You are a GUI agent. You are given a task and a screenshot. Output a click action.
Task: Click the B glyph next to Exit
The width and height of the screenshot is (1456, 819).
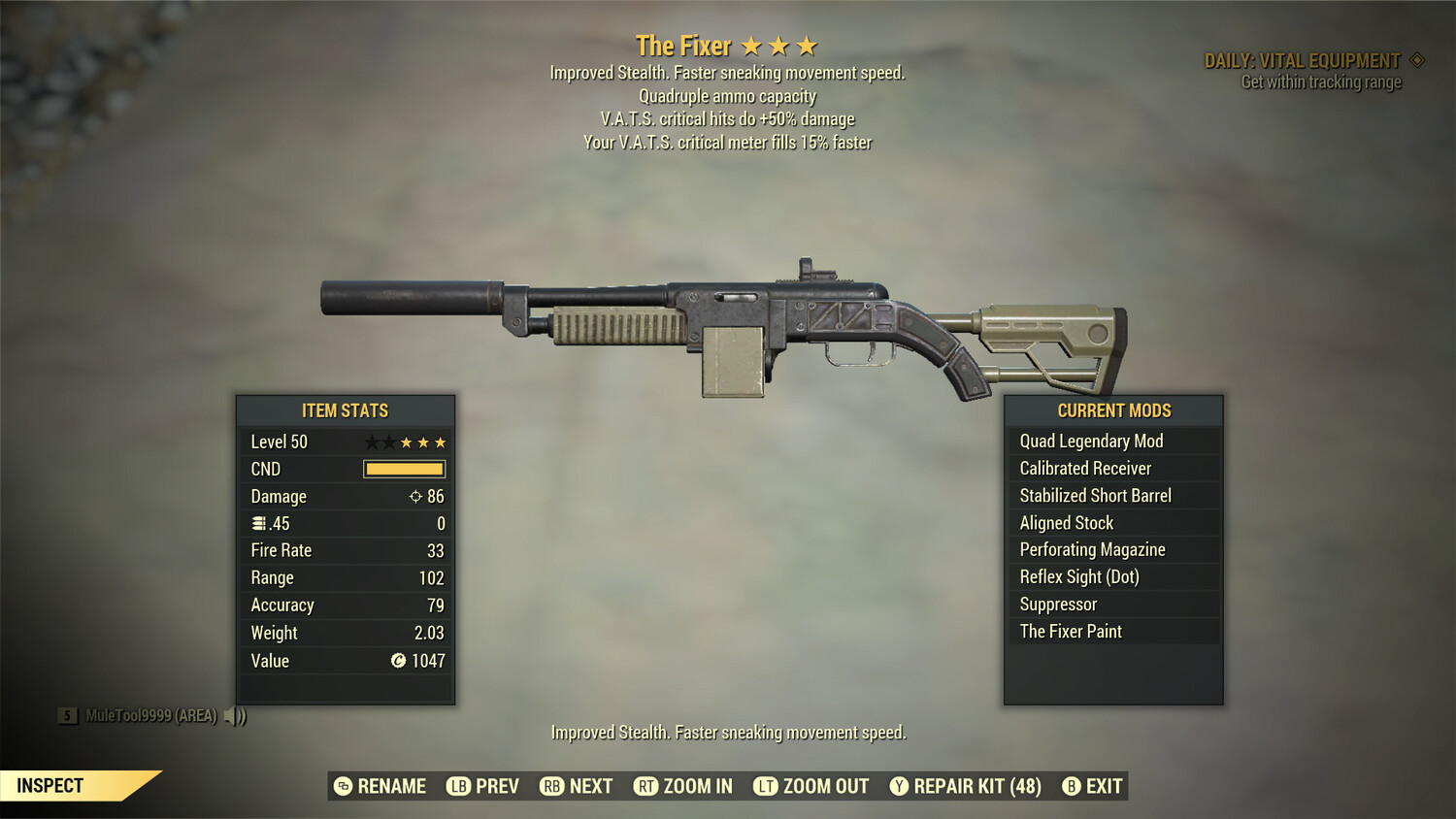(1072, 786)
